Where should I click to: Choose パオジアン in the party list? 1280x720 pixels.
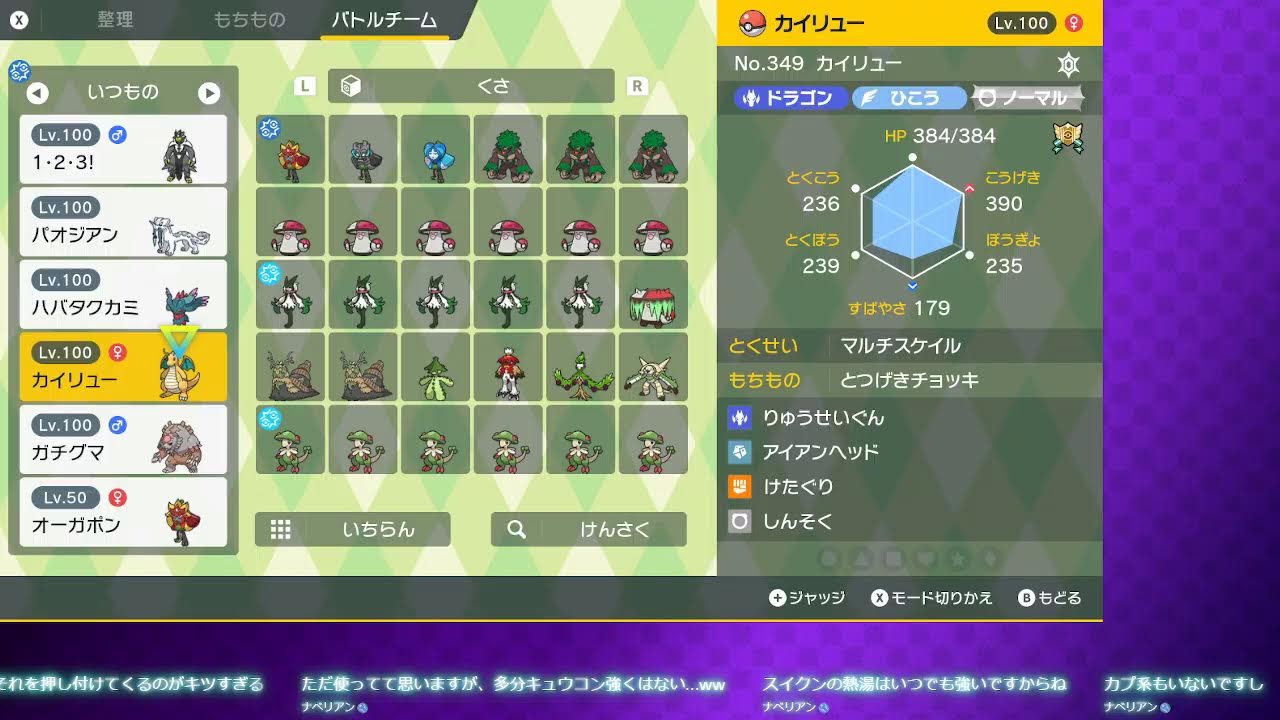[x=123, y=222]
